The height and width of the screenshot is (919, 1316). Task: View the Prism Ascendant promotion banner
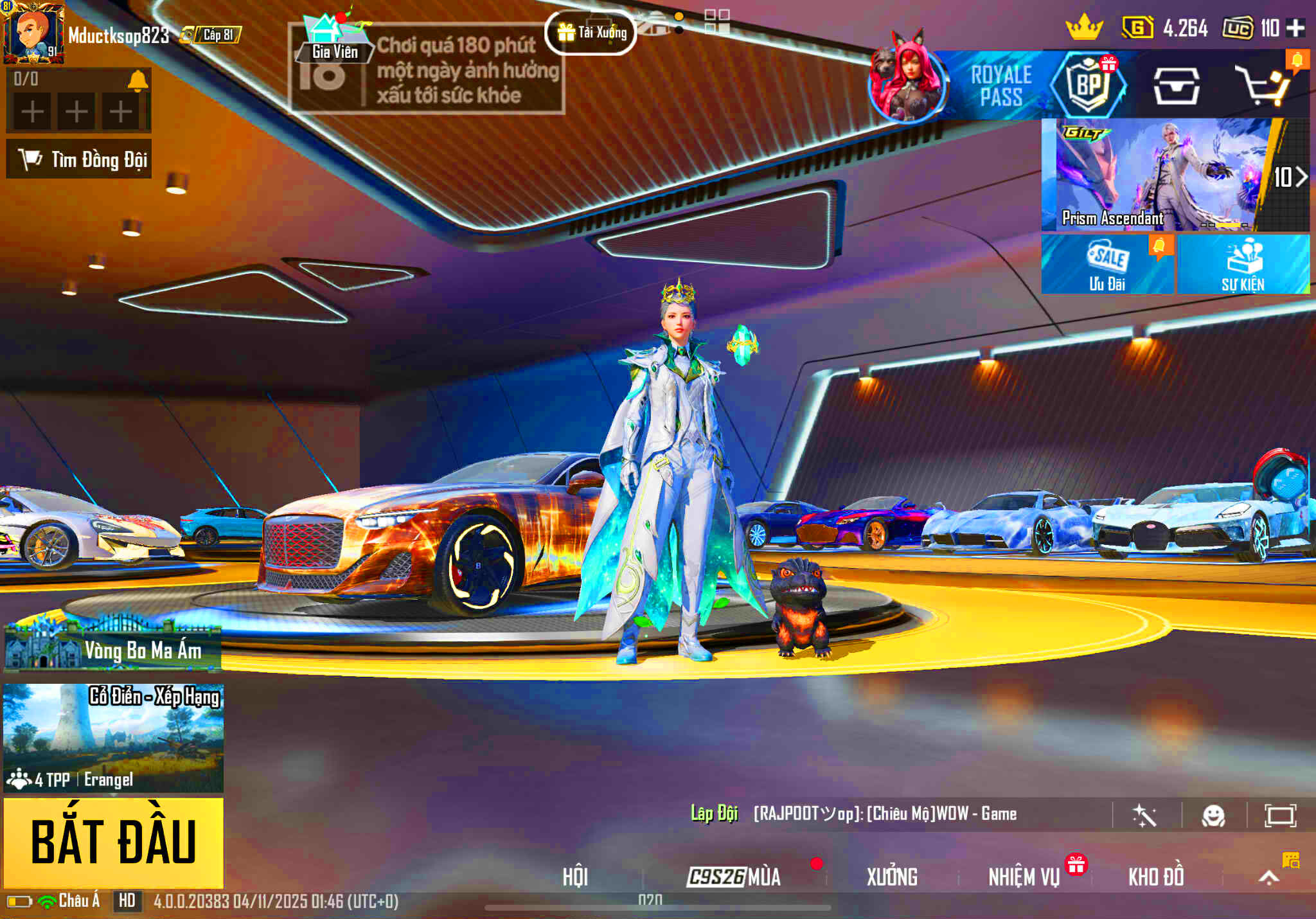1157,175
